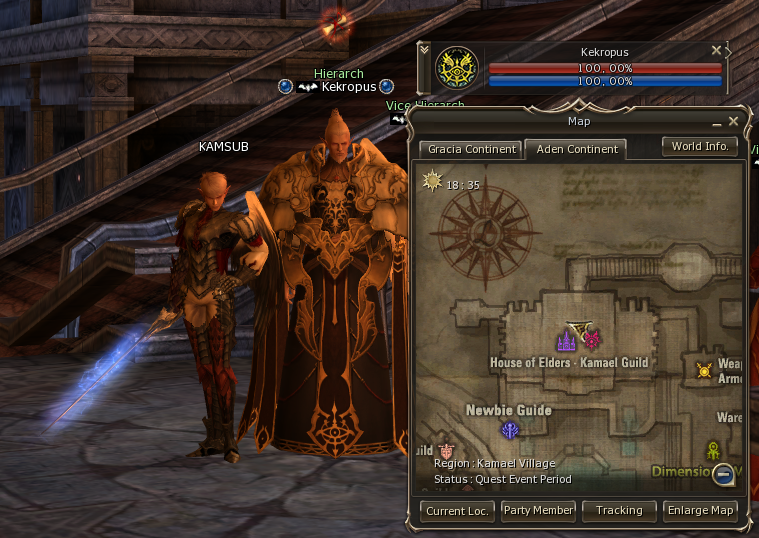
Task: Center the map with Current Loc.
Action: click(x=456, y=510)
